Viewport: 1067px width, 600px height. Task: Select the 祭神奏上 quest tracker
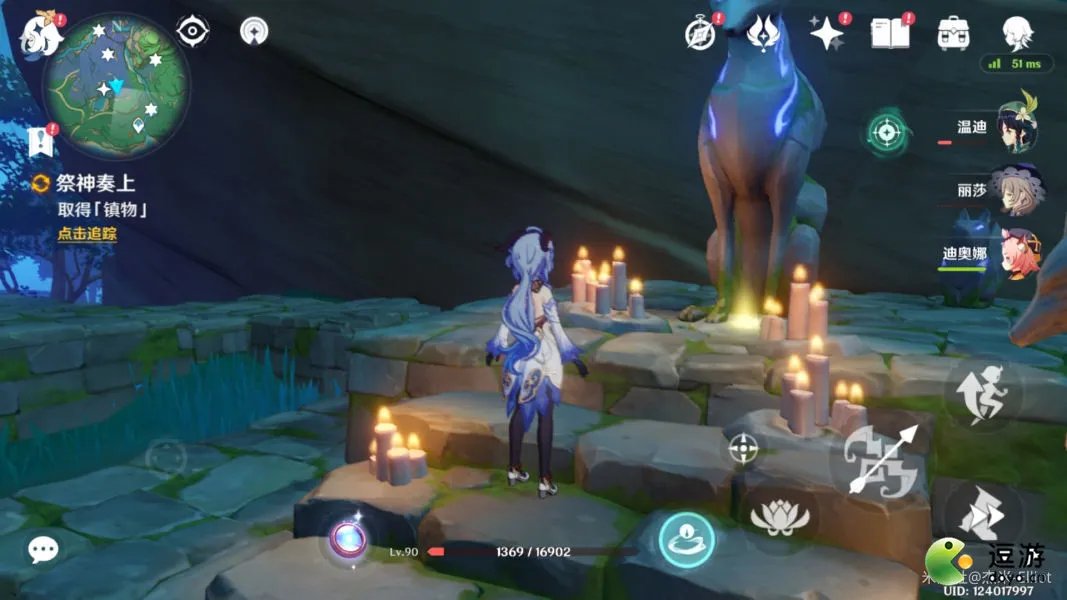click(x=95, y=183)
